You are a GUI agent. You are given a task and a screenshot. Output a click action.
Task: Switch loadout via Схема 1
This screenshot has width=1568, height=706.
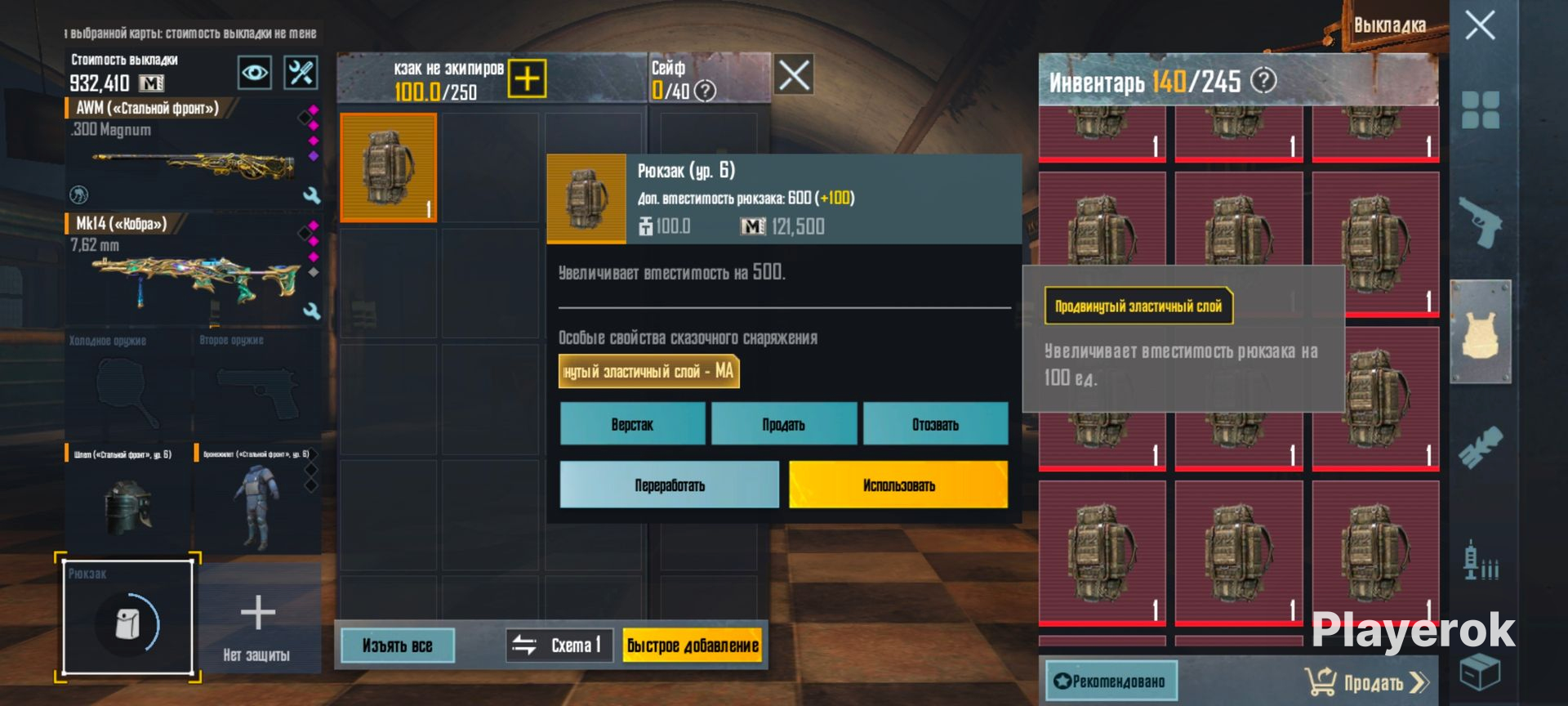[559, 646]
